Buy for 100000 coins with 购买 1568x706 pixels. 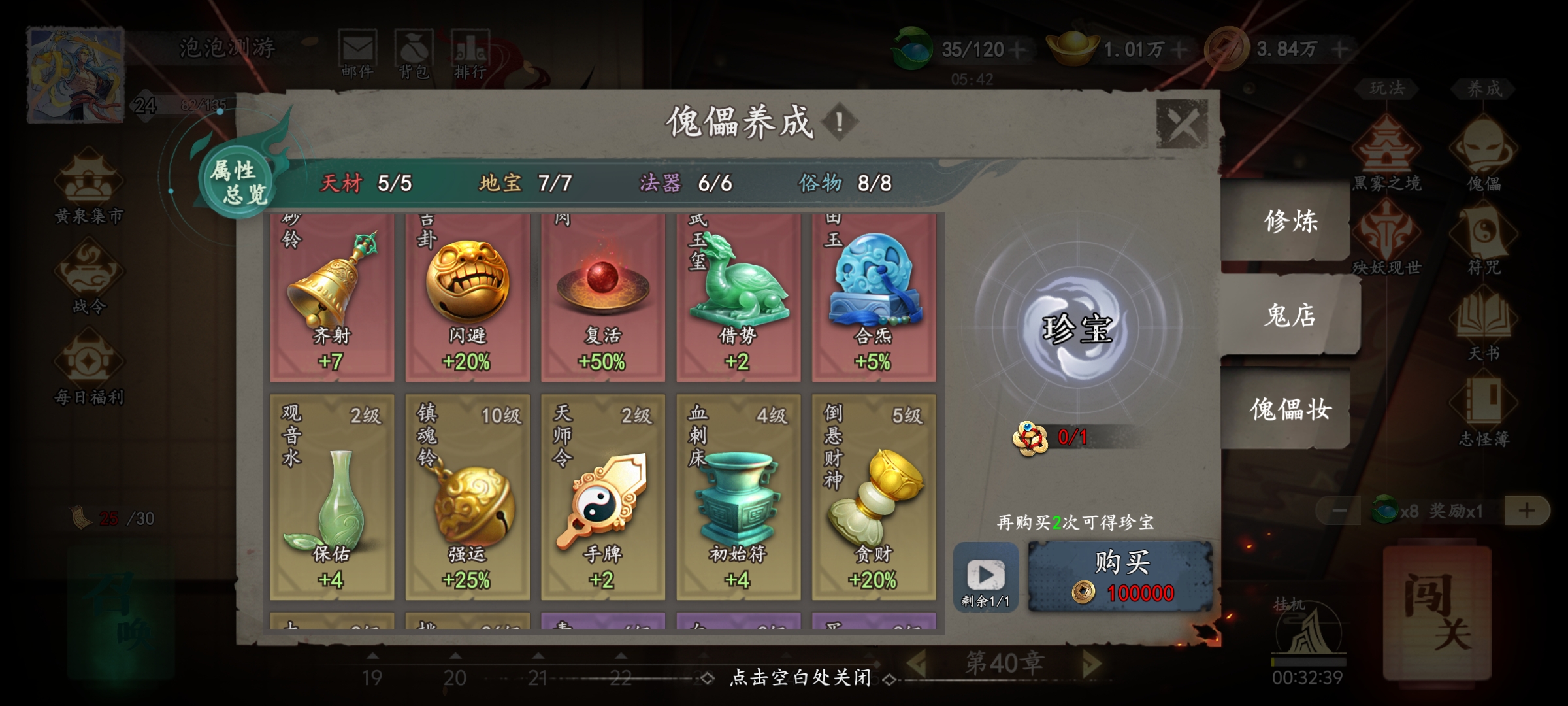click(1120, 577)
